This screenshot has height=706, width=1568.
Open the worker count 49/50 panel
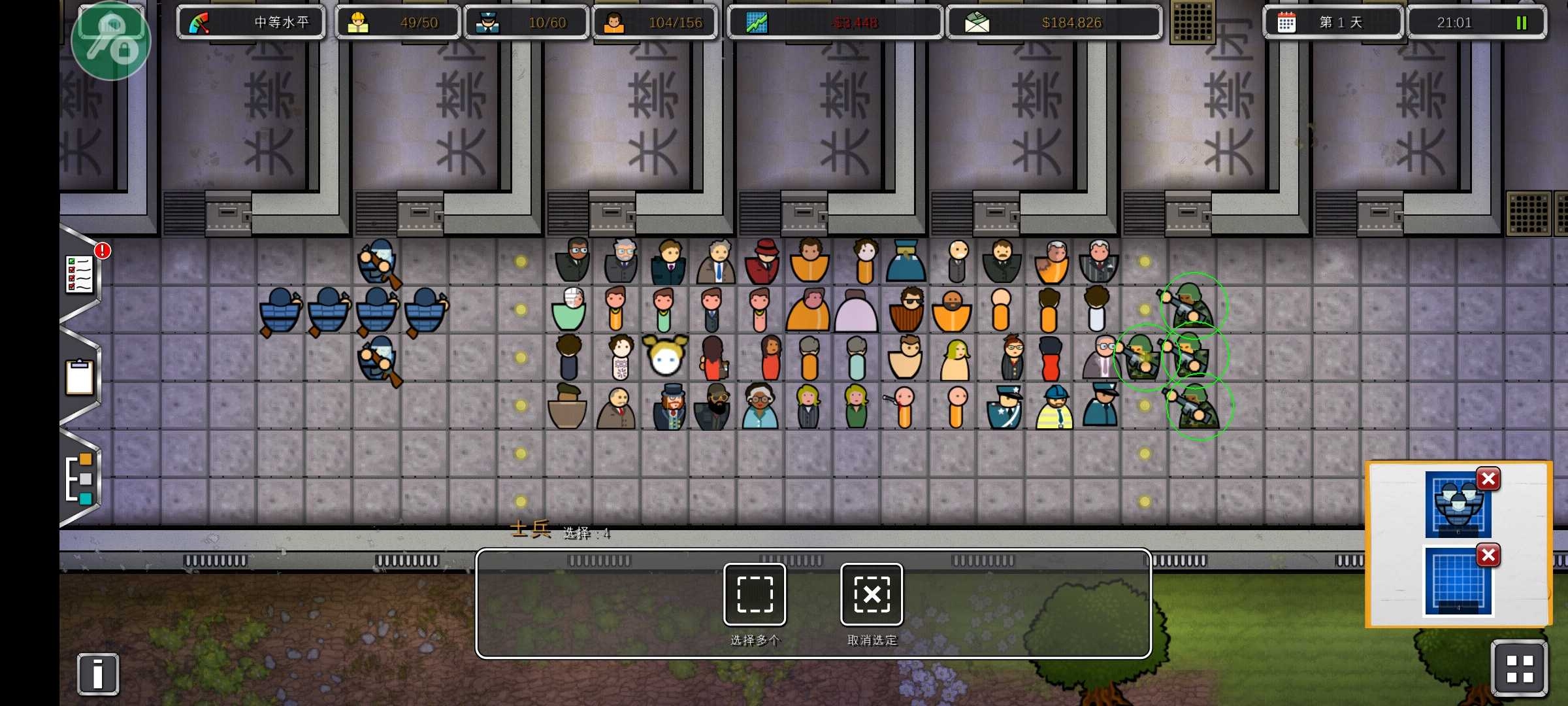[398, 23]
